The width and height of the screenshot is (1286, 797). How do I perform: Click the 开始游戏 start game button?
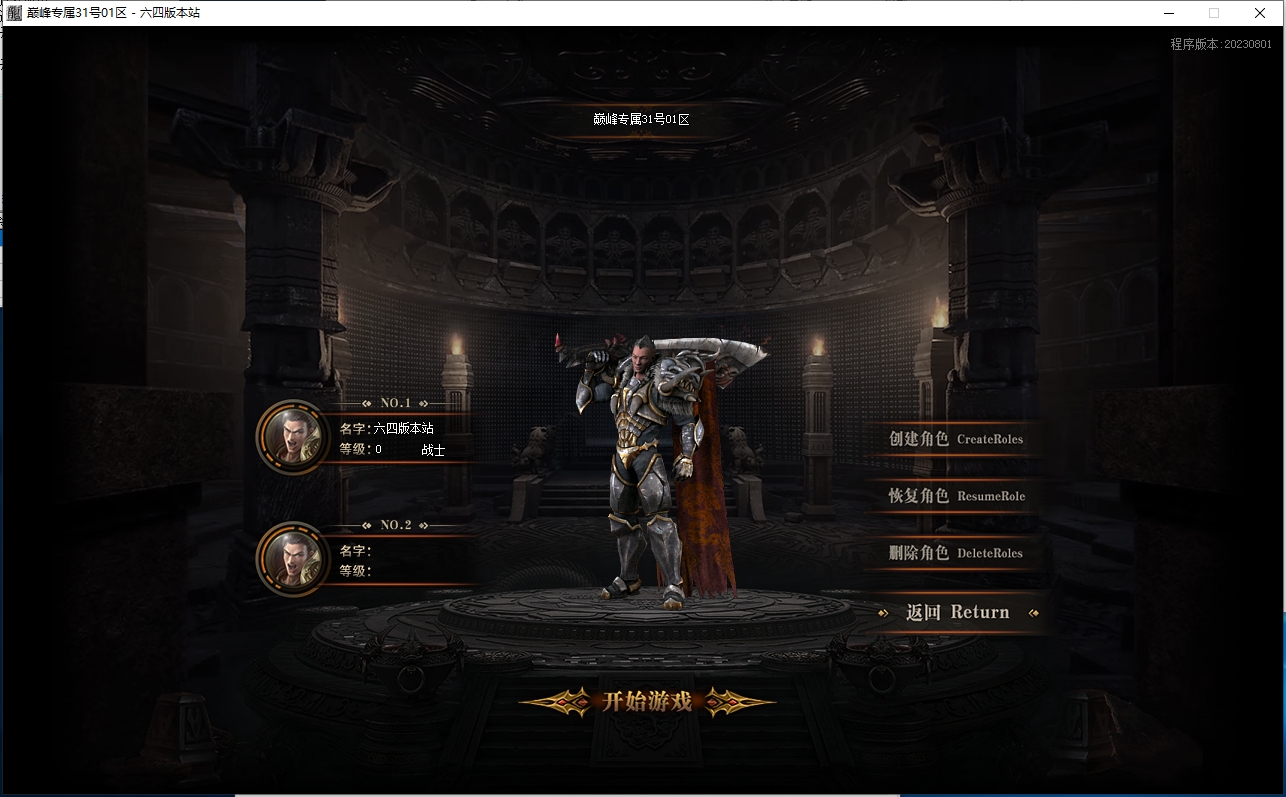(647, 701)
